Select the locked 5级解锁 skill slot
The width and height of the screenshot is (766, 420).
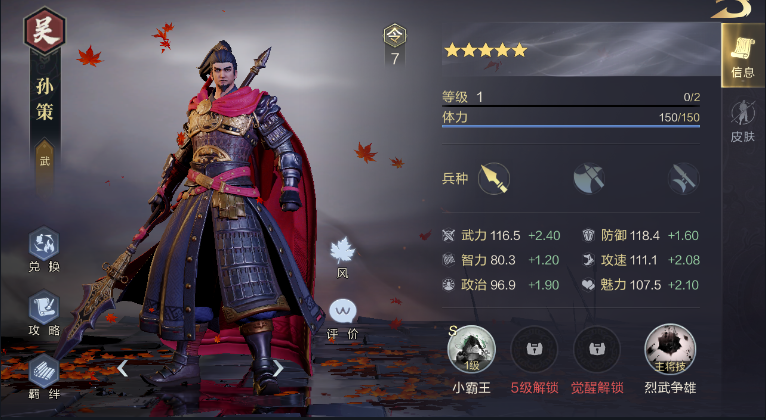535,349
